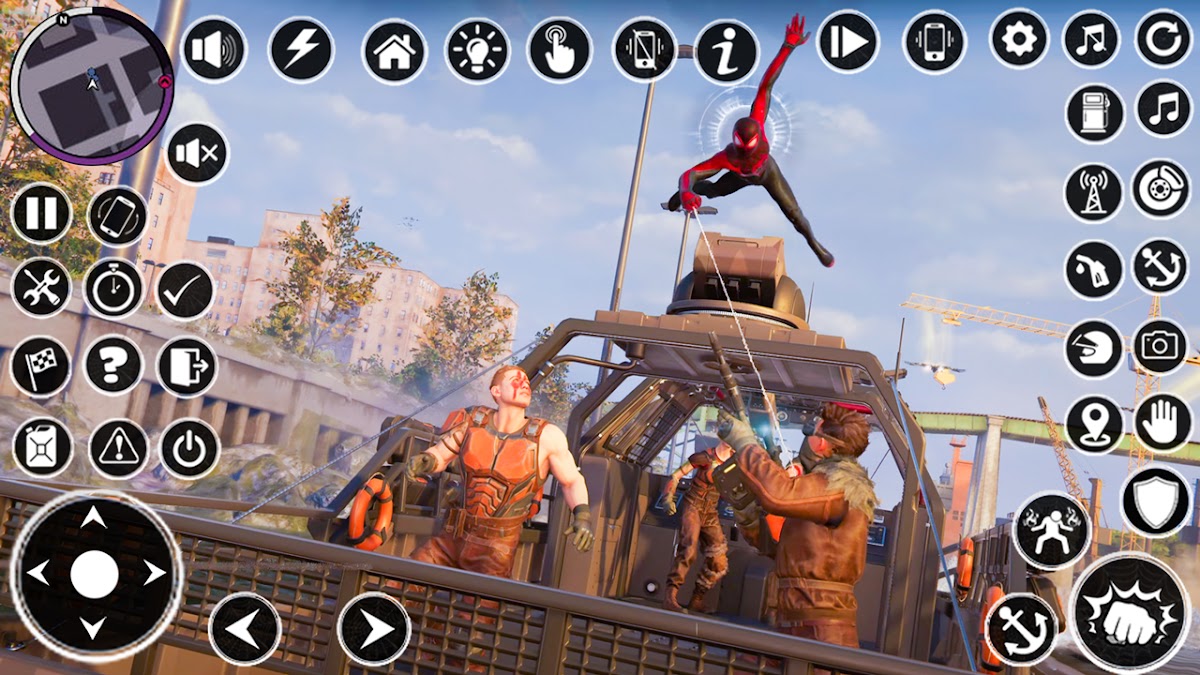Click the stopwatch timer icon
1200x675 pixels.
click(114, 289)
